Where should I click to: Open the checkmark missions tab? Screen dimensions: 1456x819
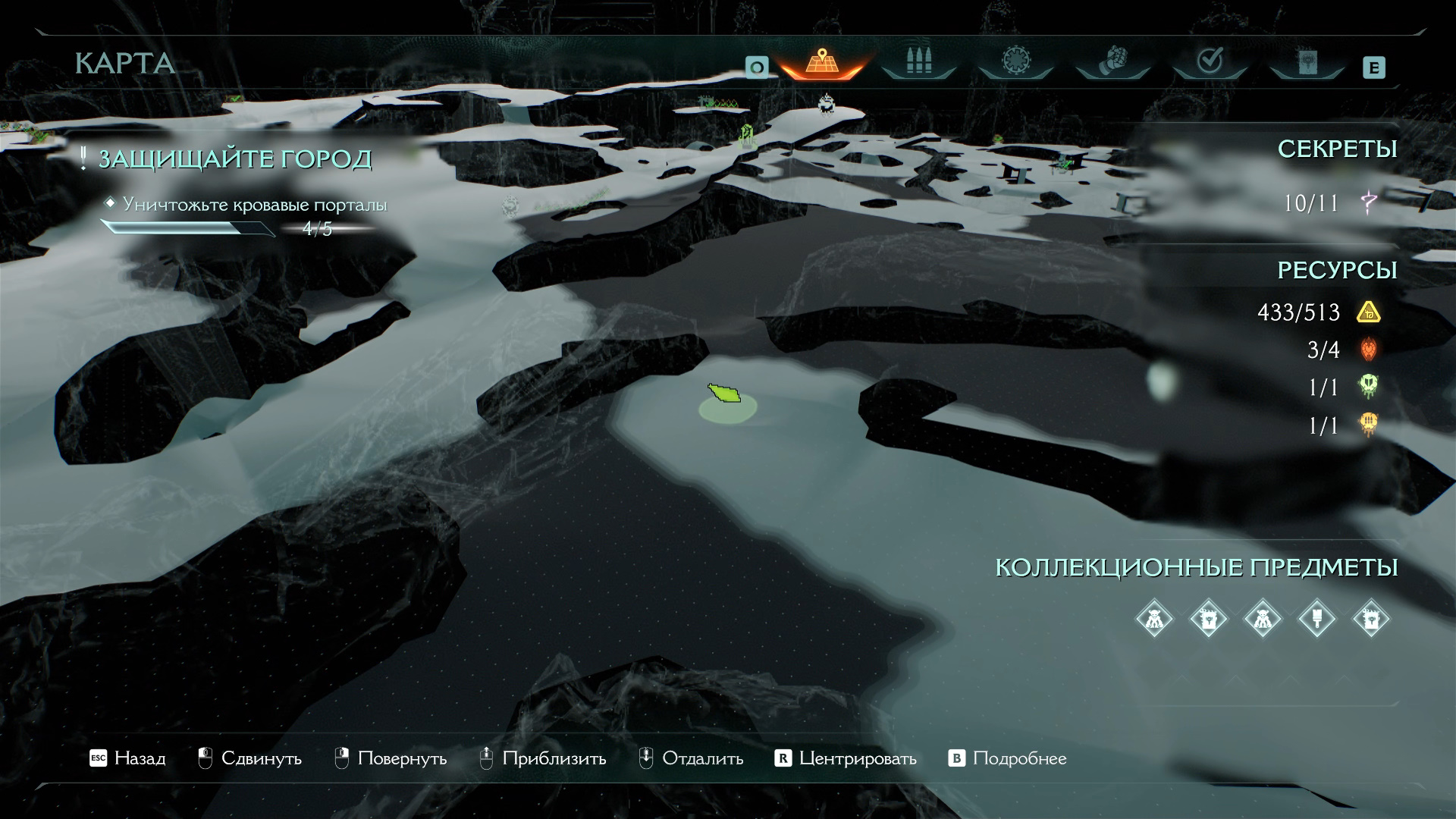click(1210, 62)
